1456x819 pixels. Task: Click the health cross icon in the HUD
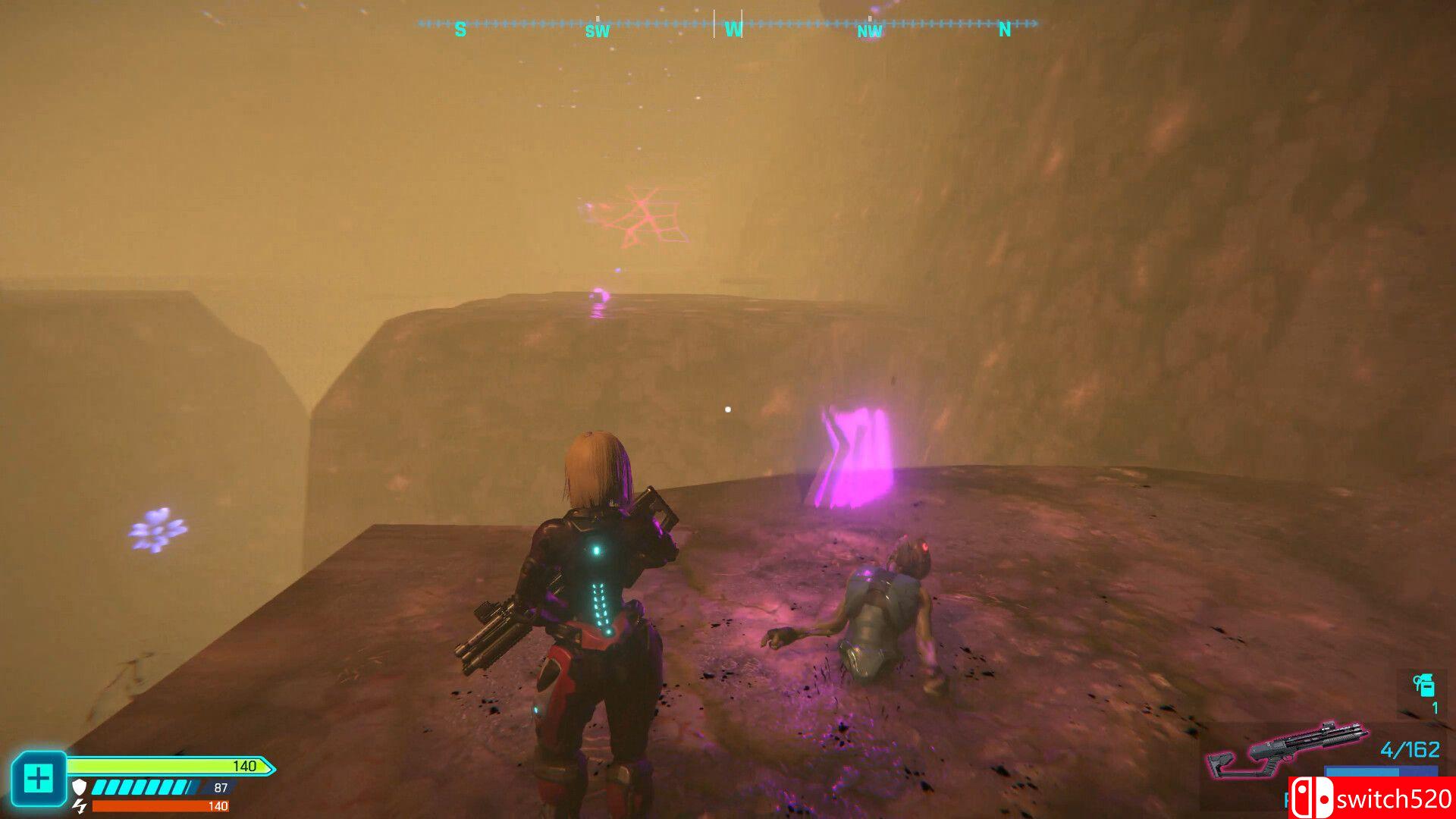(x=39, y=777)
